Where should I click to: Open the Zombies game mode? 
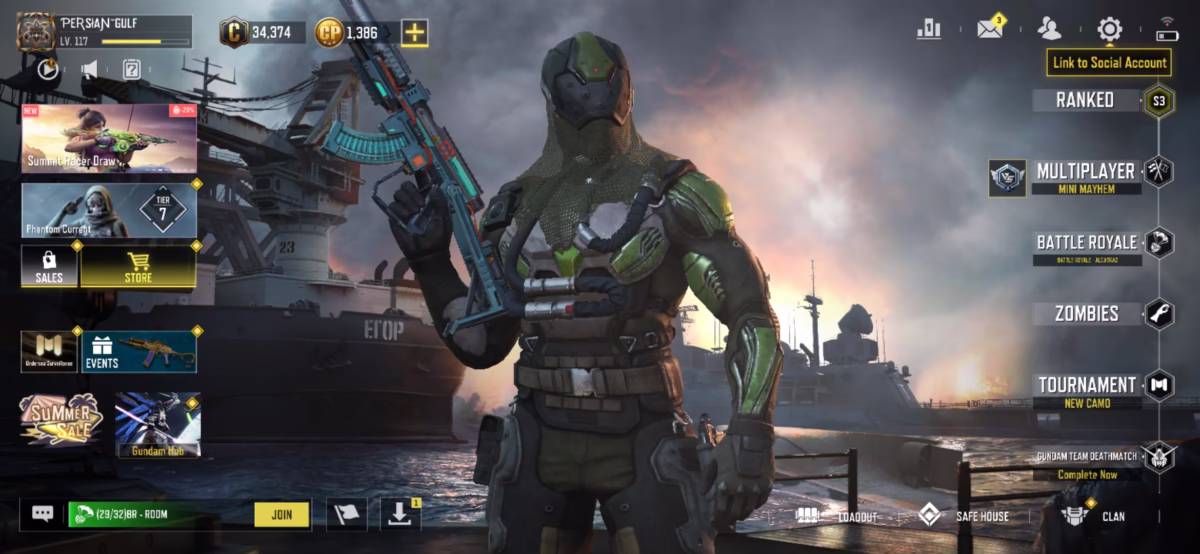[1086, 314]
